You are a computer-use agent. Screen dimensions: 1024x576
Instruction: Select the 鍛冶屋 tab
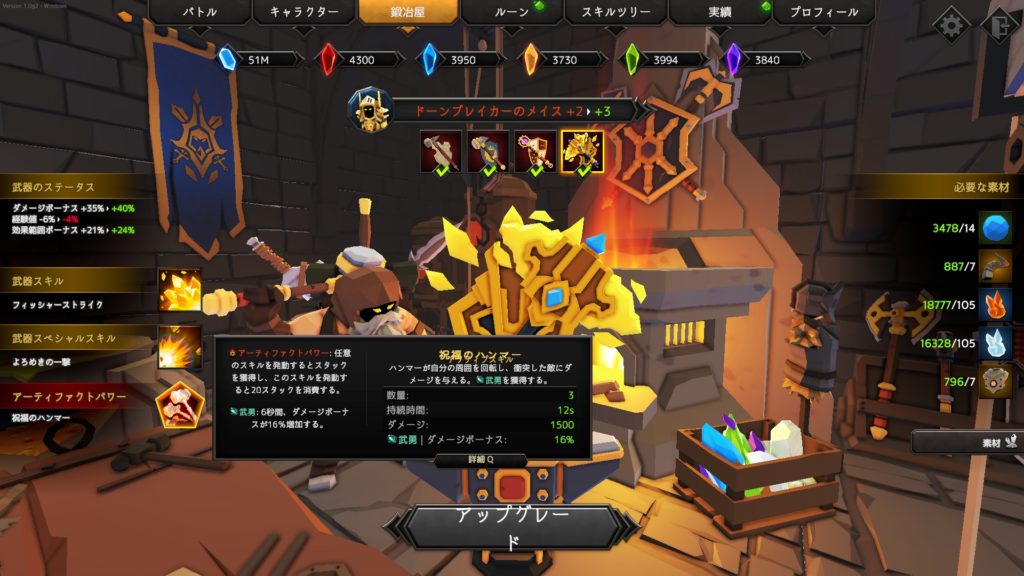[x=407, y=13]
